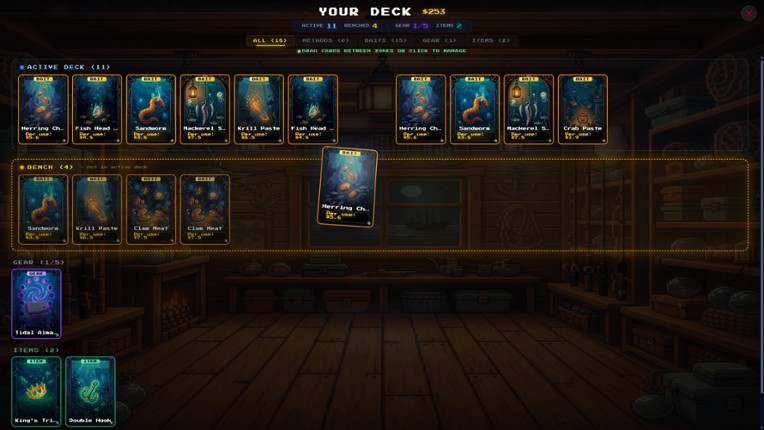Choose the Sandworm card on the bench
This screenshot has width=764, height=430.
pos(43,209)
